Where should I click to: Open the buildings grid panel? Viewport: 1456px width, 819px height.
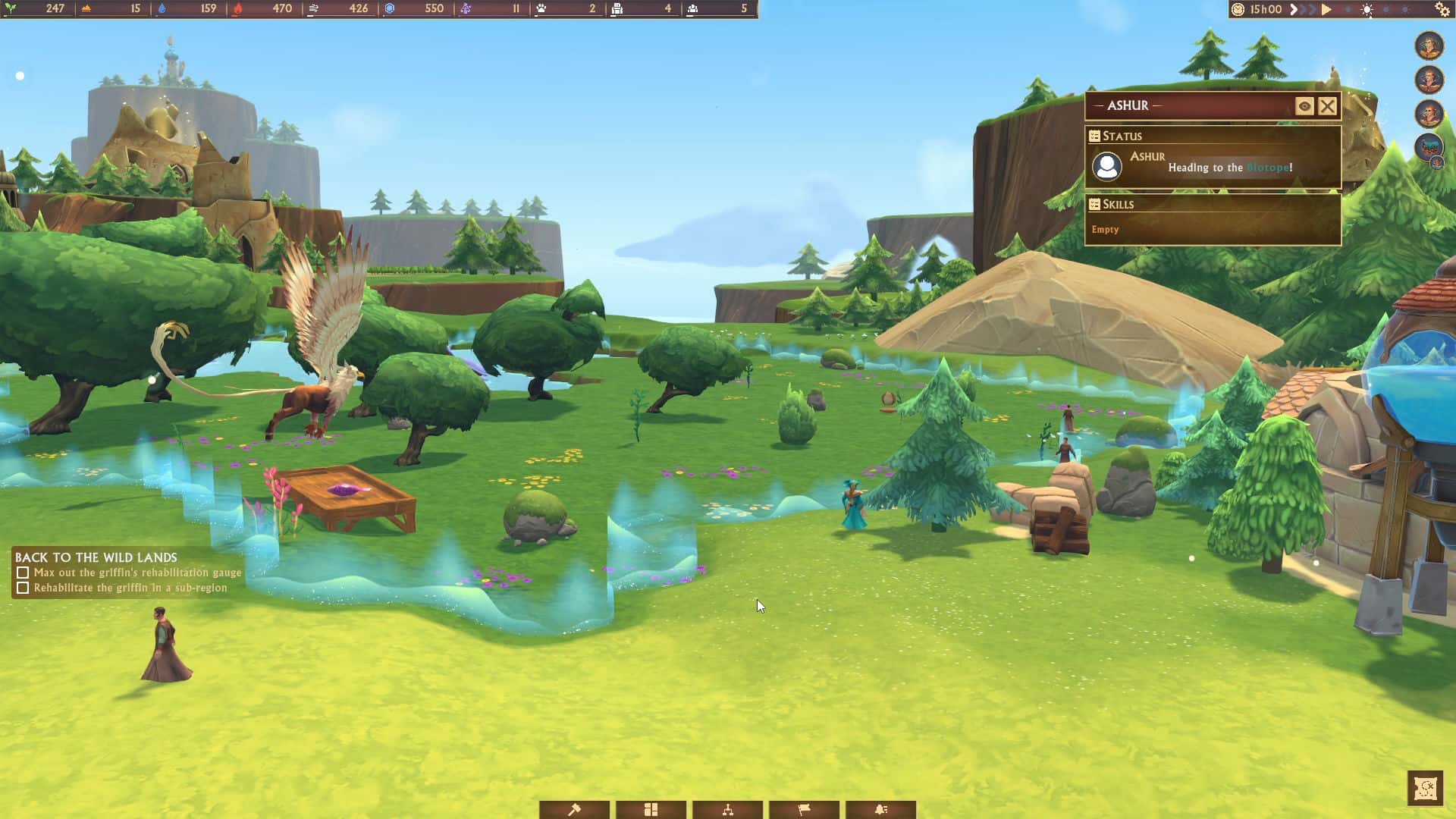(651, 809)
